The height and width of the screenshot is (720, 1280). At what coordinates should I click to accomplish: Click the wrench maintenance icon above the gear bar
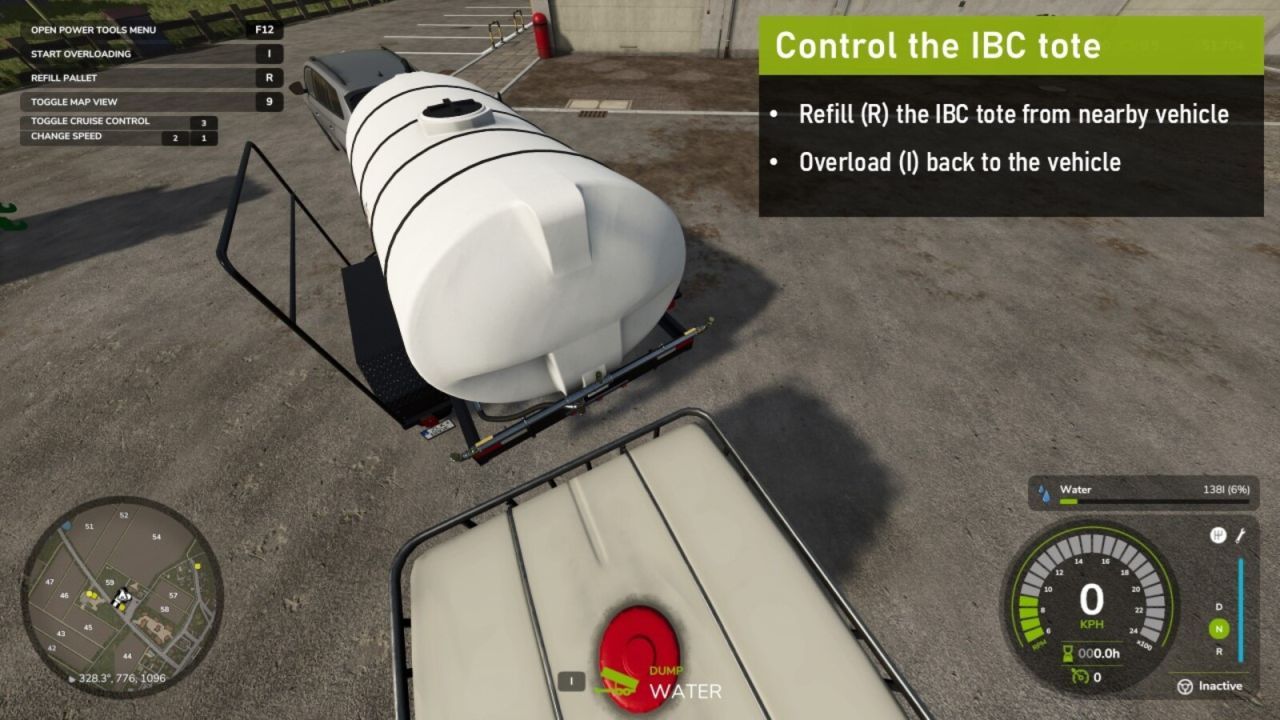[1240, 537]
